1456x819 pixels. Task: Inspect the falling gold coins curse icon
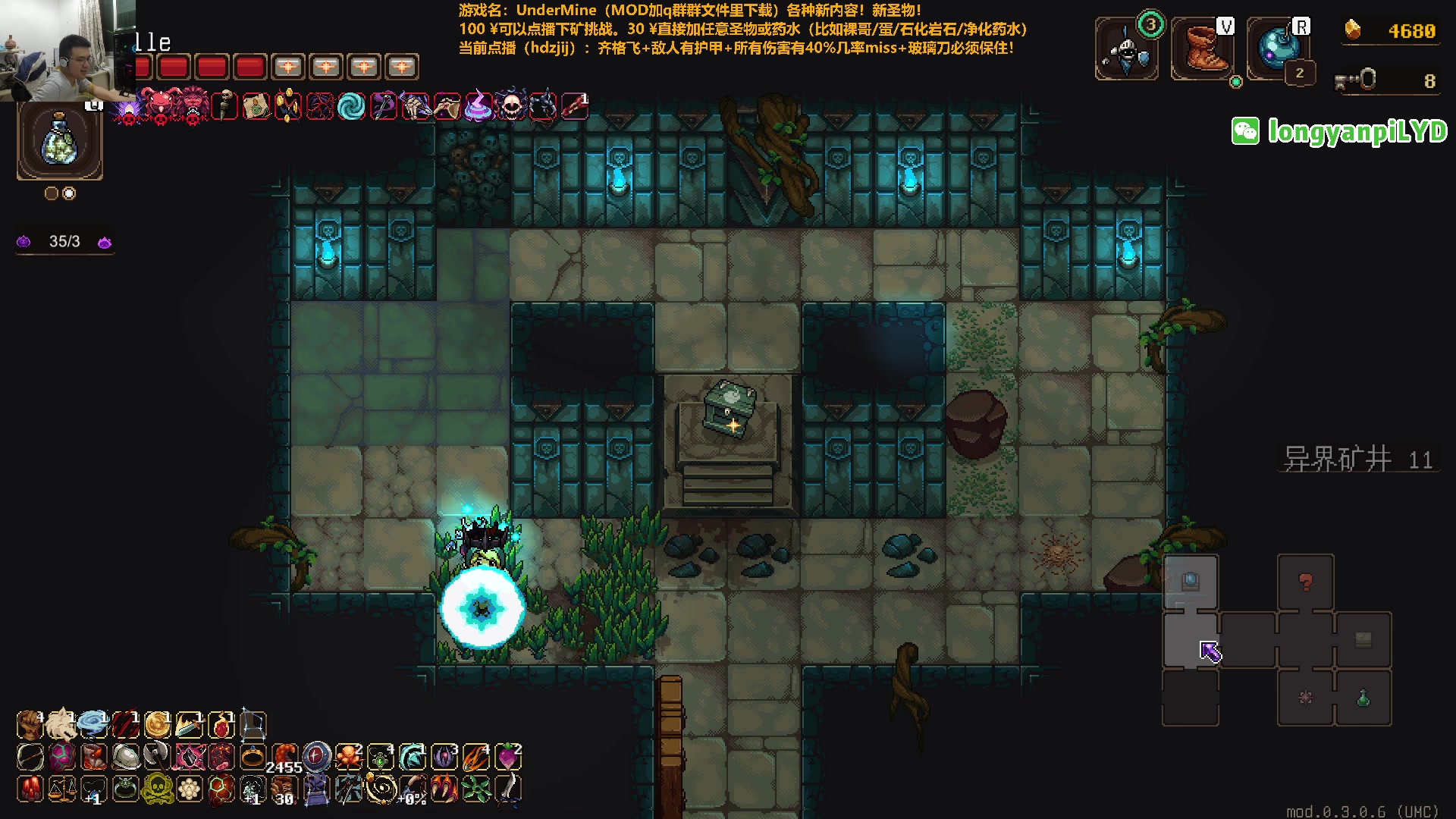pyautogui.click(x=288, y=106)
